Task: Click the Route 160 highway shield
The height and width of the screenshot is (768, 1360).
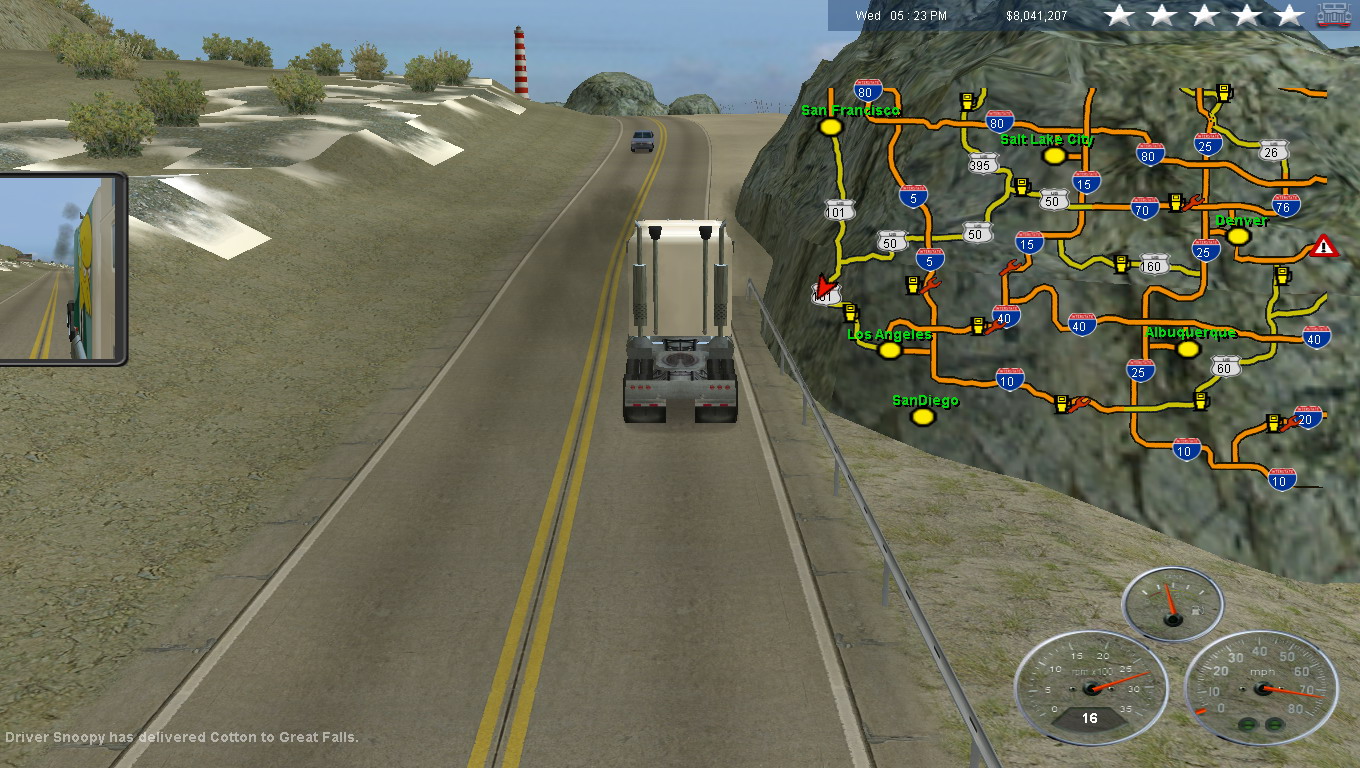Action: (x=1154, y=265)
